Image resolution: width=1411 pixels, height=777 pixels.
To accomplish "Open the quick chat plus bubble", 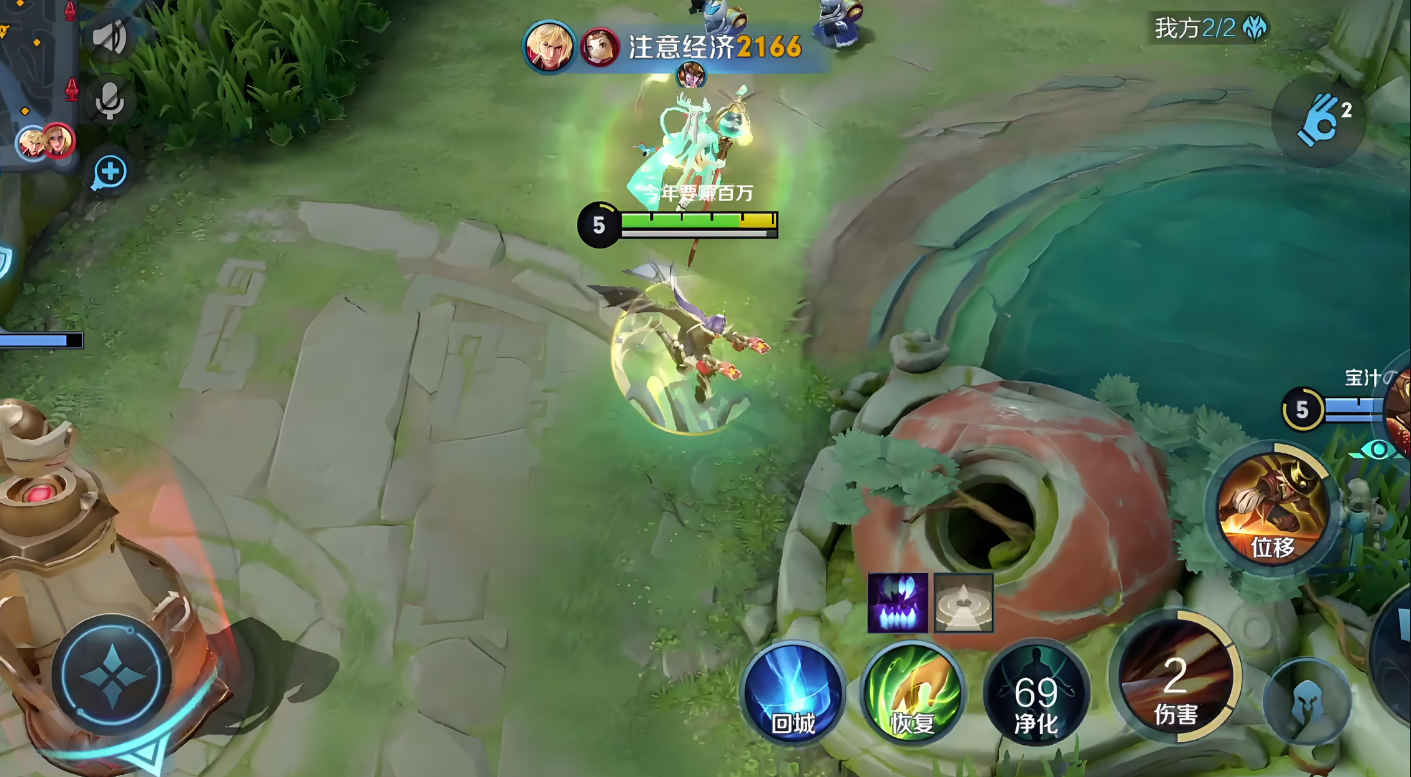I will pyautogui.click(x=109, y=172).
